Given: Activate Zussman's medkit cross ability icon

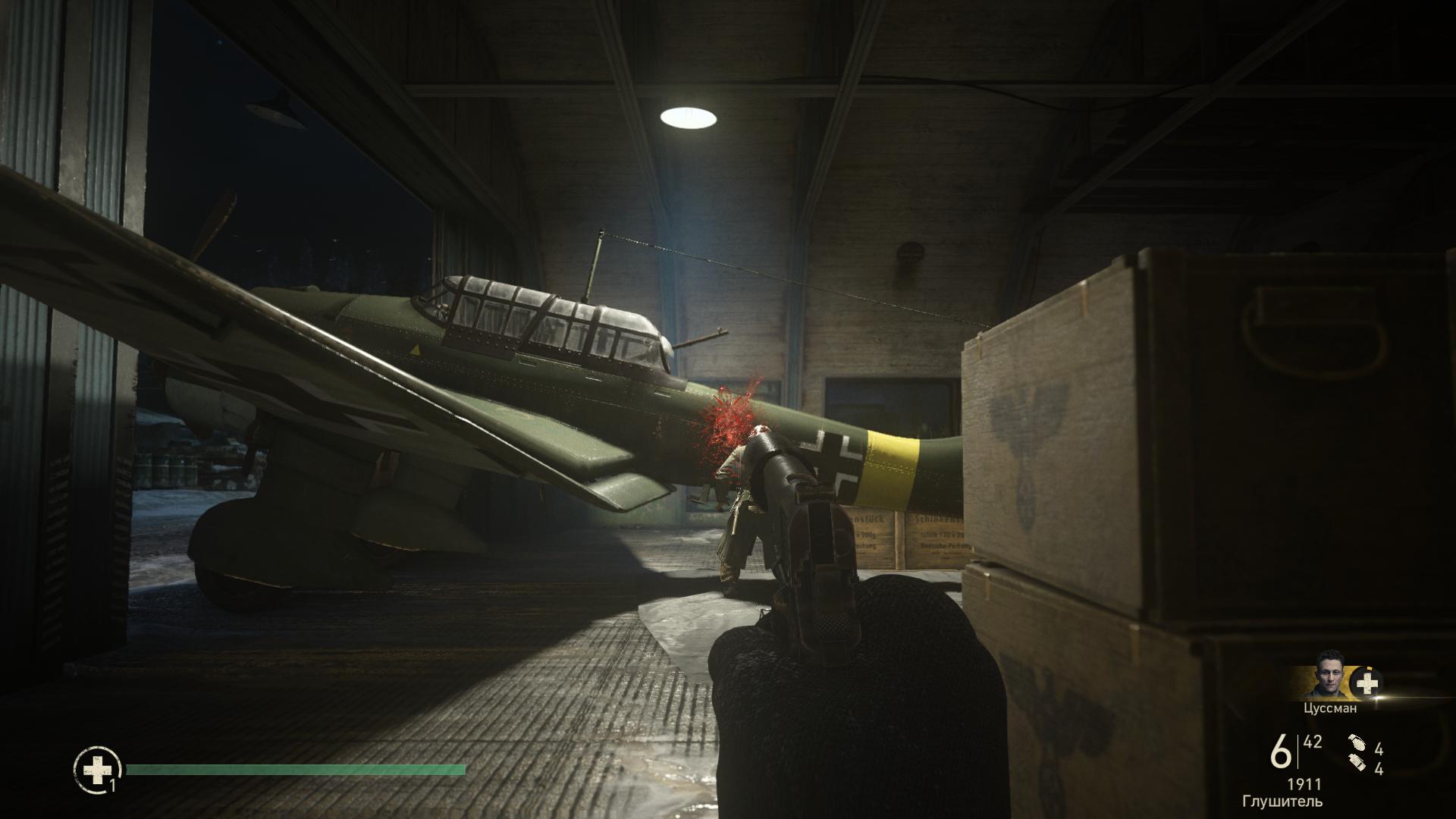Looking at the screenshot, I should (x=1367, y=684).
